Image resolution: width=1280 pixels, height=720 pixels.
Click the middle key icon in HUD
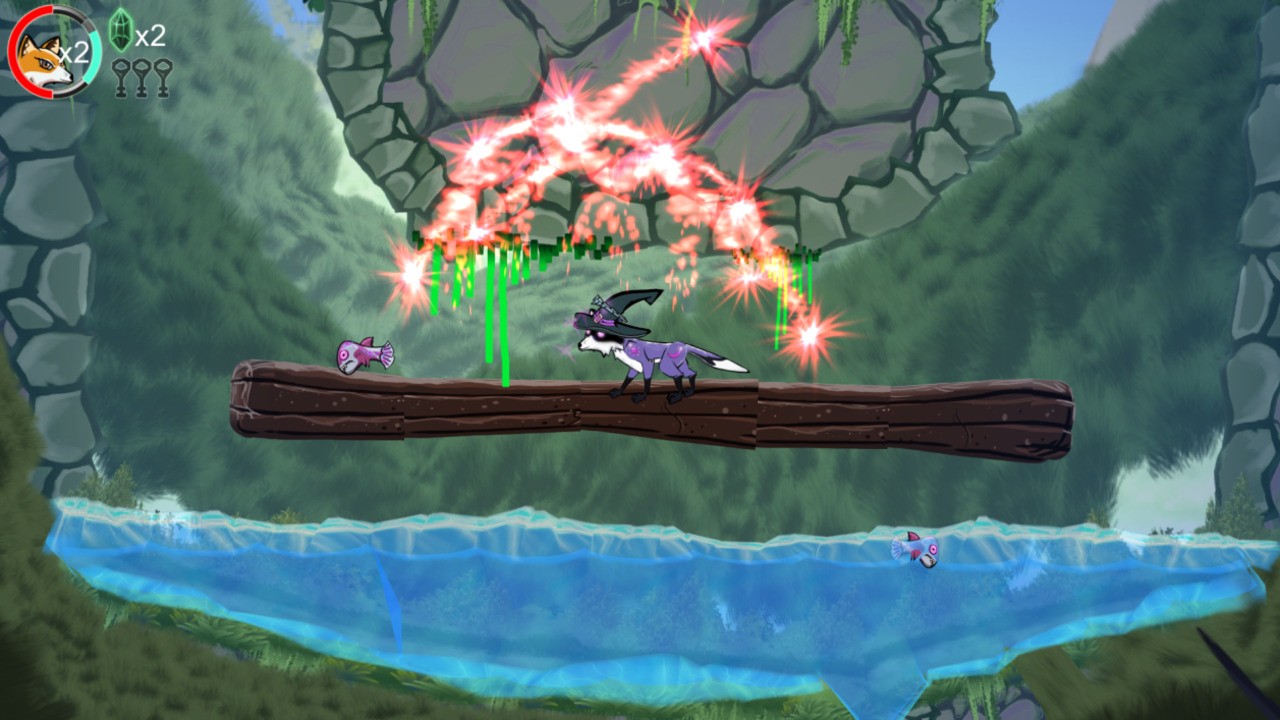[x=142, y=77]
